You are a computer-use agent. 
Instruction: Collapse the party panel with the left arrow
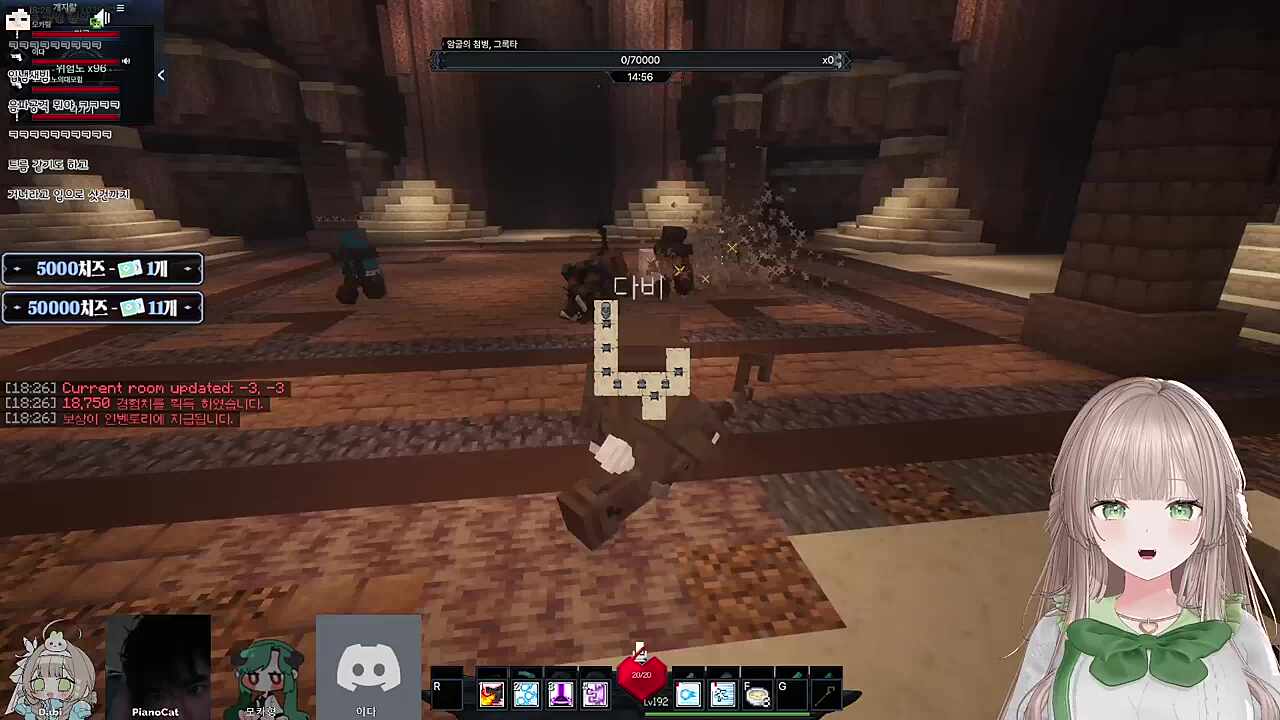click(x=161, y=75)
